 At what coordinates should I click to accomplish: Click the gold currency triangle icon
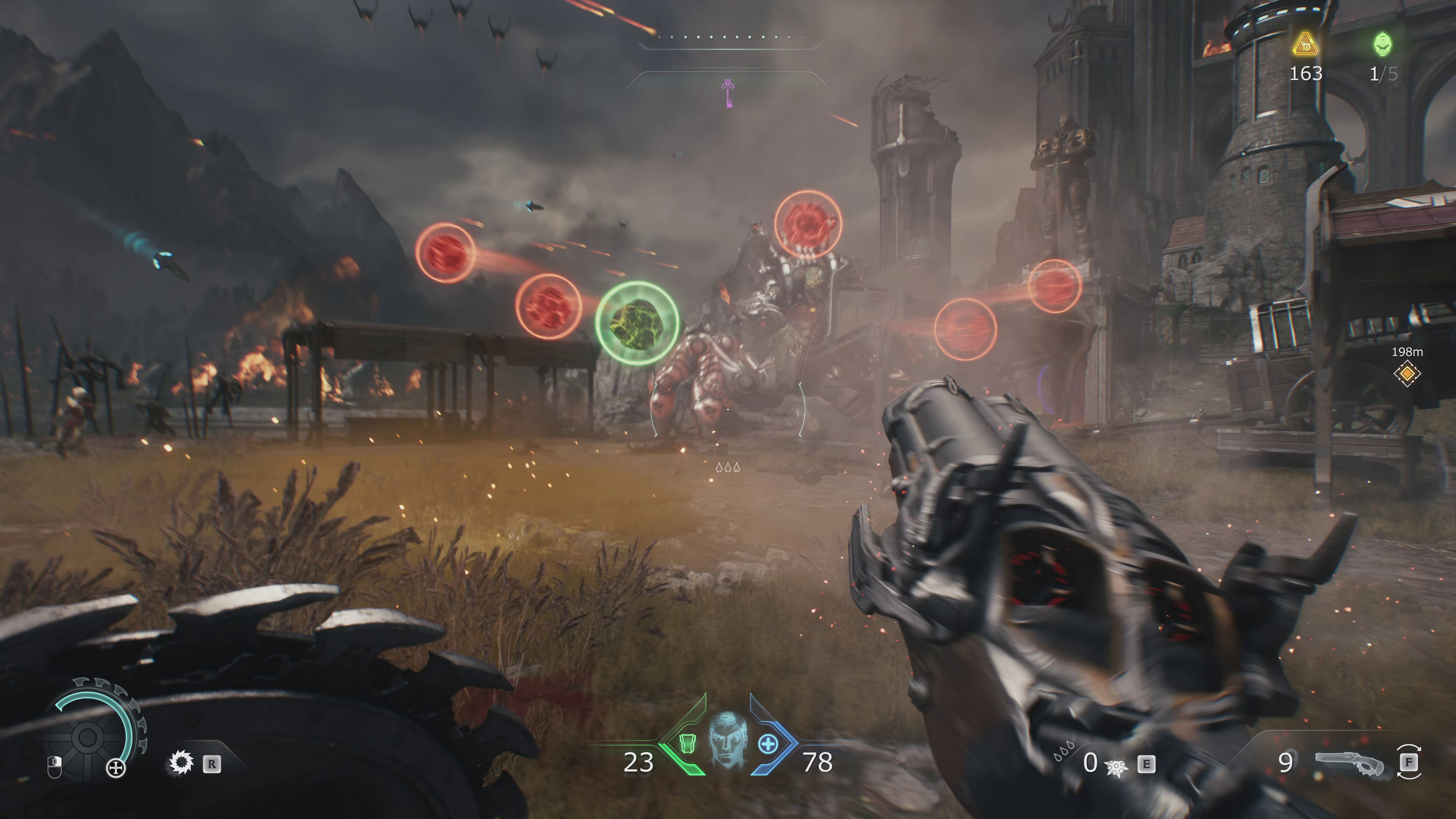pyautogui.click(x=1305, y=45)
